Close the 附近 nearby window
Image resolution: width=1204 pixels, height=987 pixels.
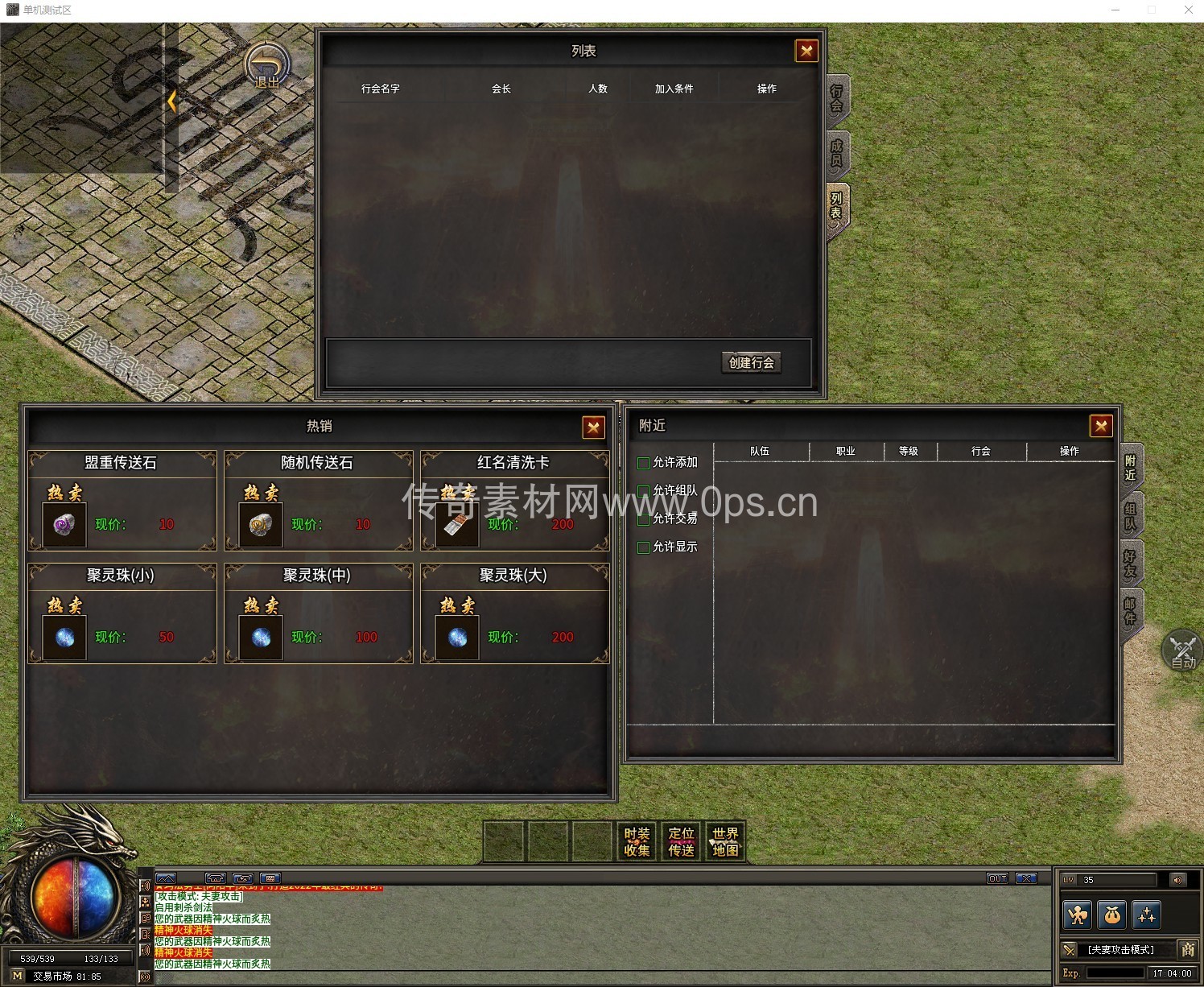1100,426
